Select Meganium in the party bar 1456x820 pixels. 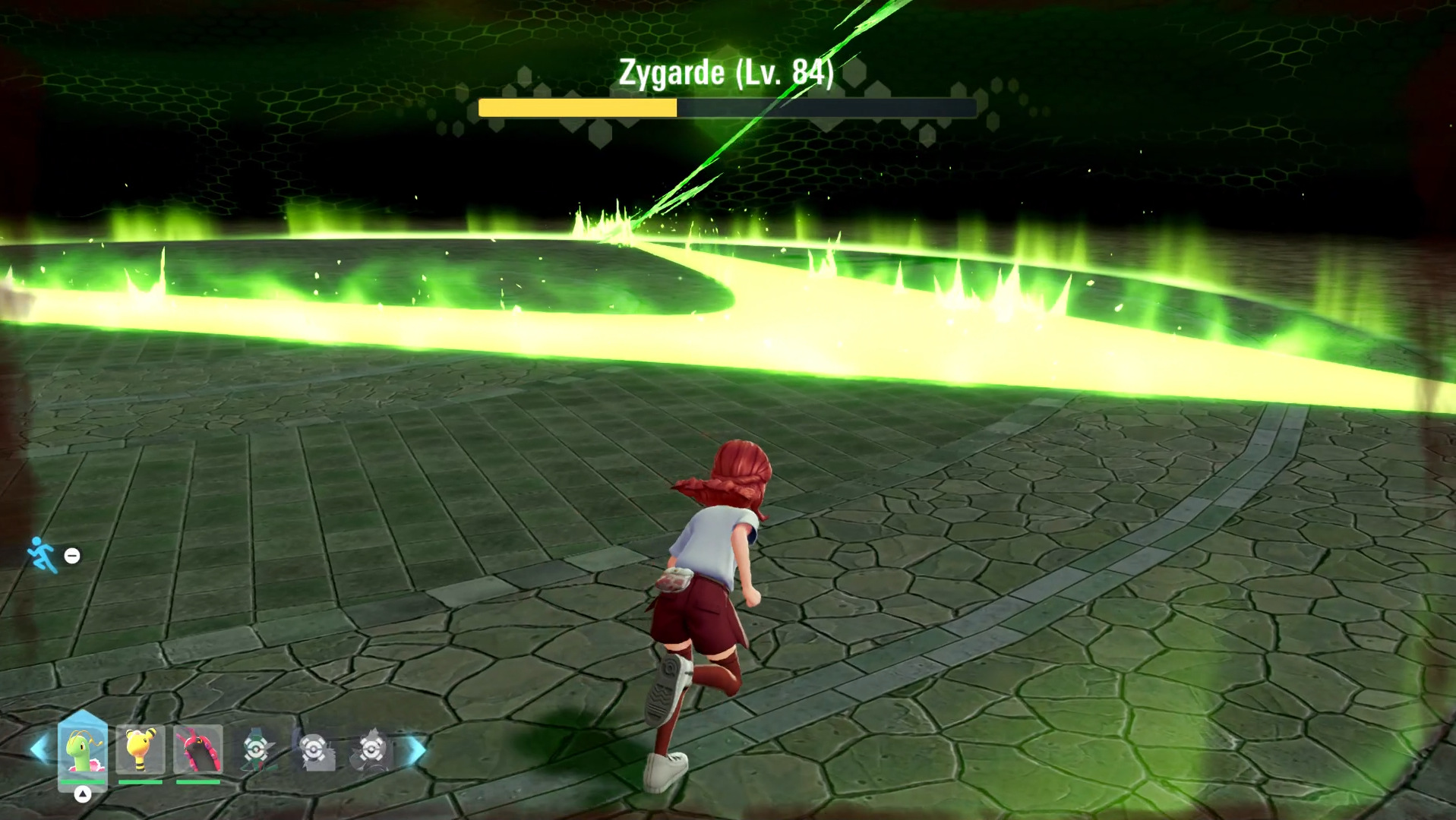click(x=83, y=749)
